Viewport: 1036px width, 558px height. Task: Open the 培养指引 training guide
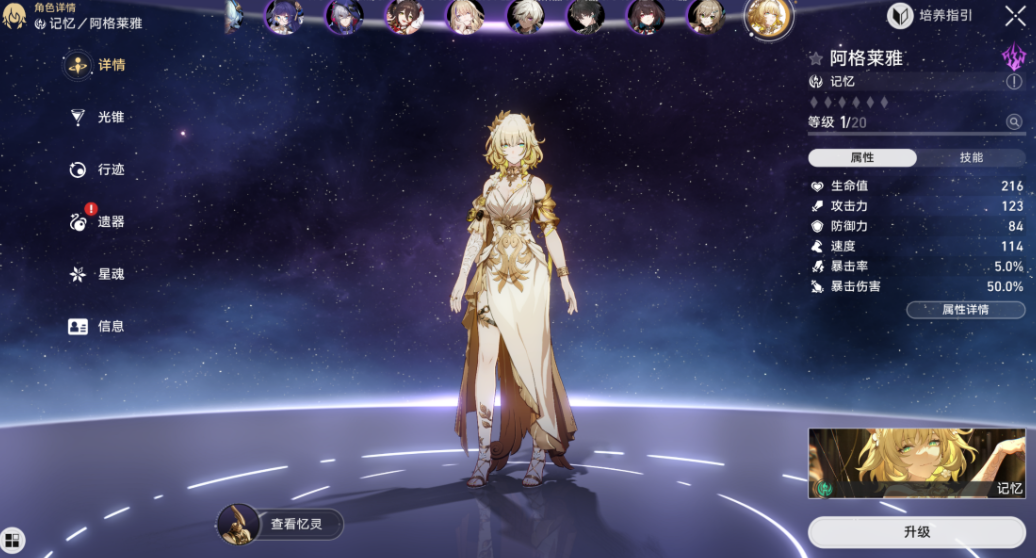coord(929,16)
